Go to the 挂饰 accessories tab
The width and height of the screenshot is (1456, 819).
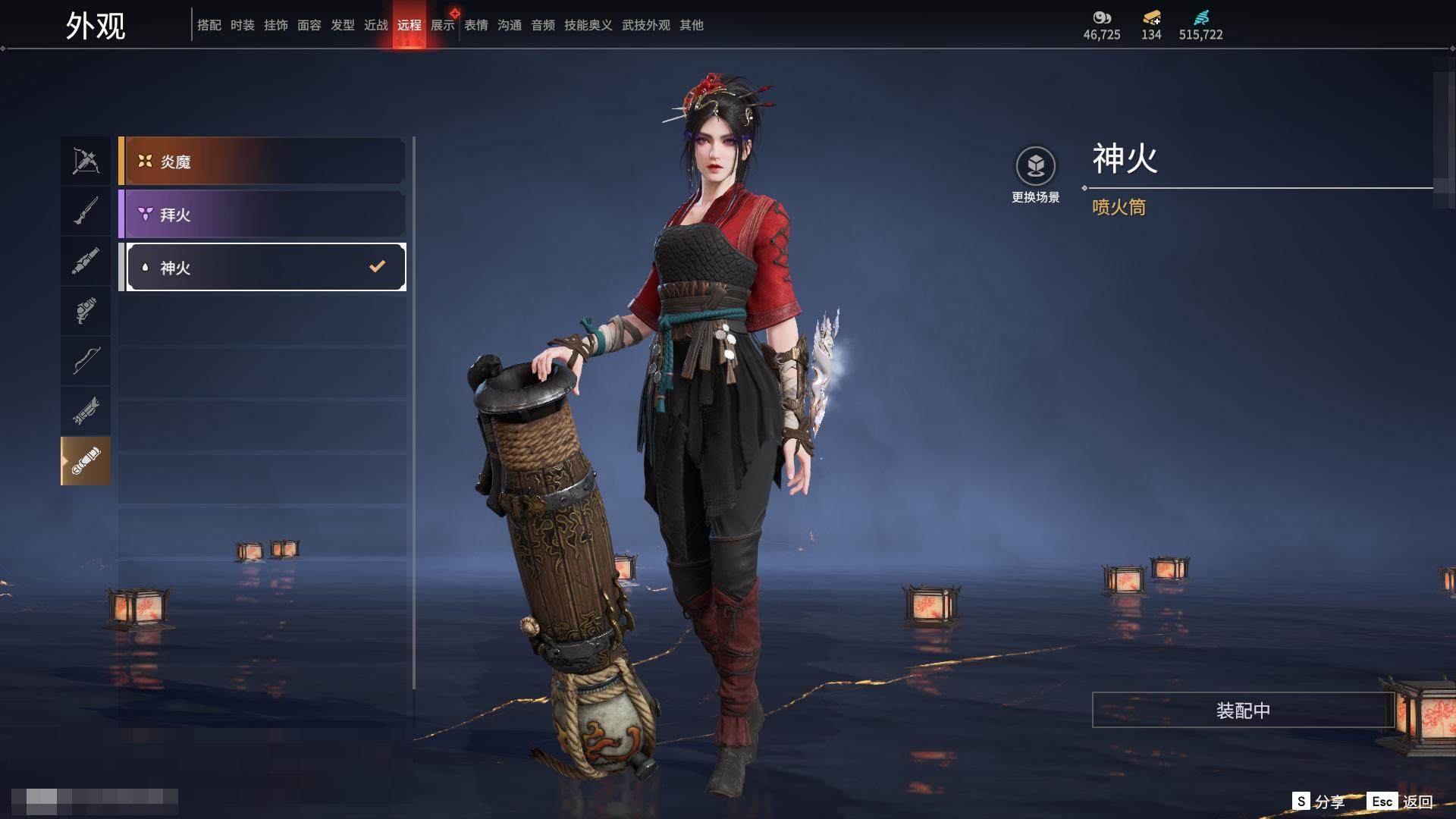(276, 25)
